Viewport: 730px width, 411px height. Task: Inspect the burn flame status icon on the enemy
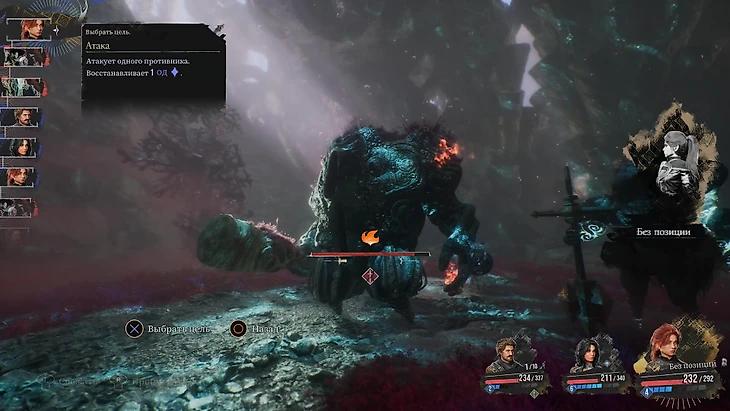click(x=370, y=238)
